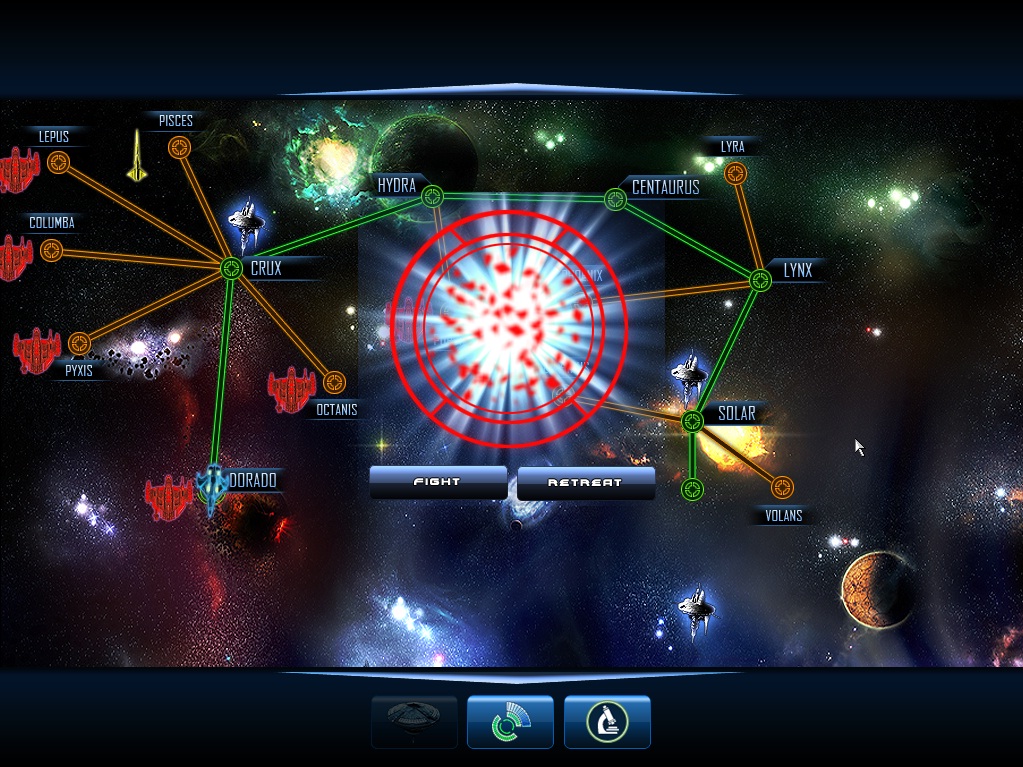Select the Crux system node
Image resolution: width=1023 pixels, height=767 pixels.
coord(231,268)
